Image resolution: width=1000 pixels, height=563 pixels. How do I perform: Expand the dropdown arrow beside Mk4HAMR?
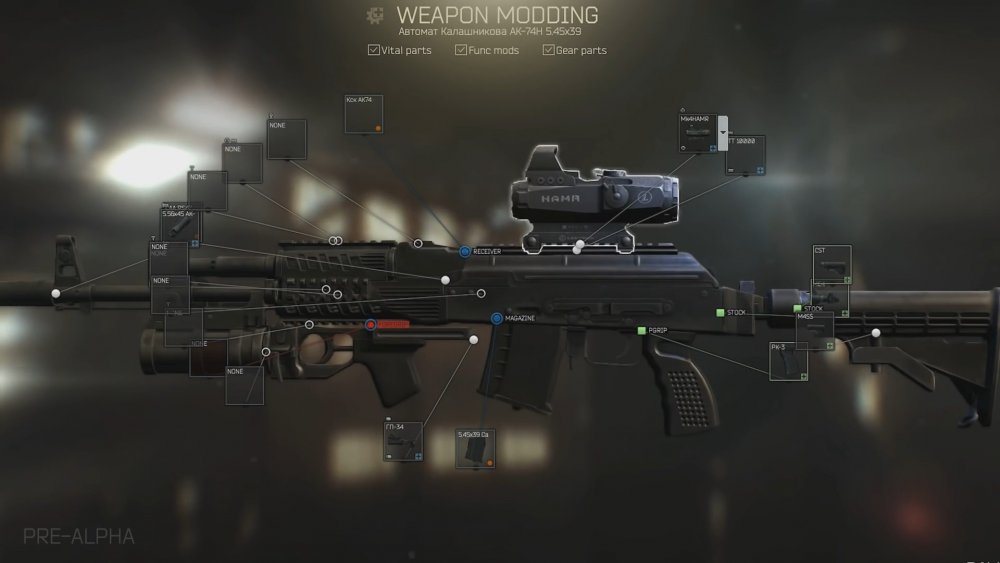point(722,133)
